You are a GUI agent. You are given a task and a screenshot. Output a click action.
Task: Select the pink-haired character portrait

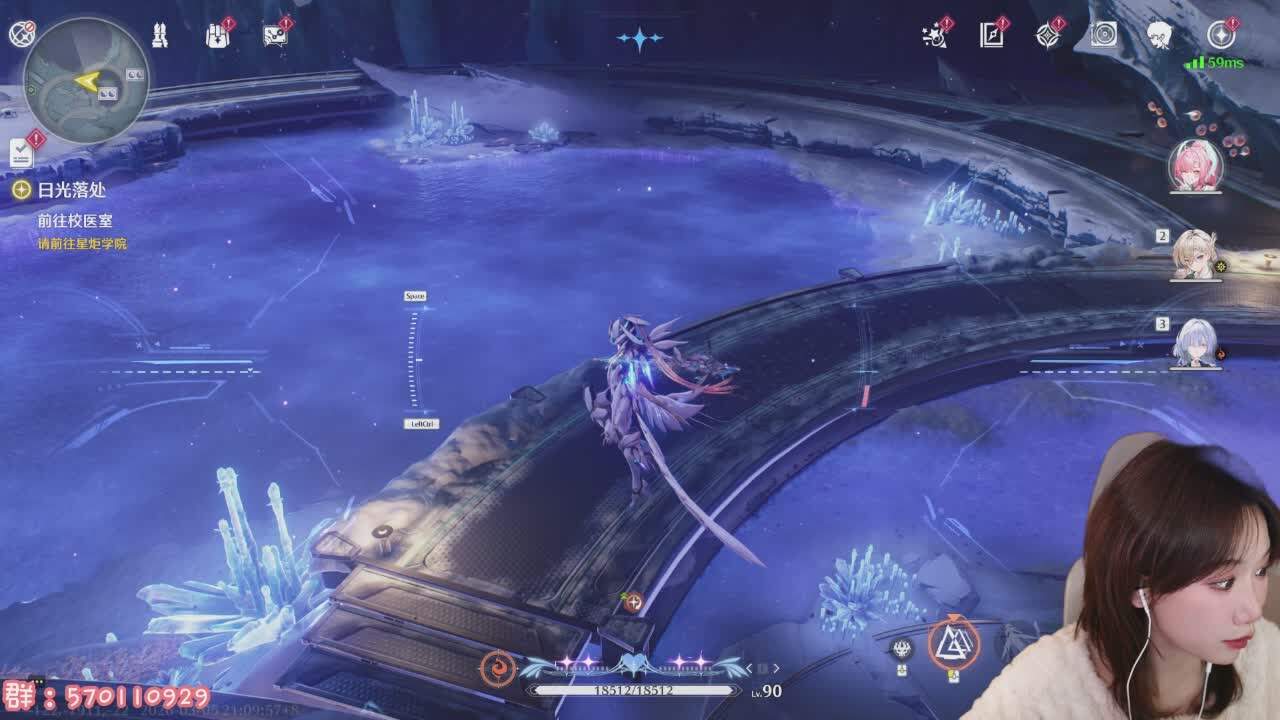click(x=1196, y=165)
